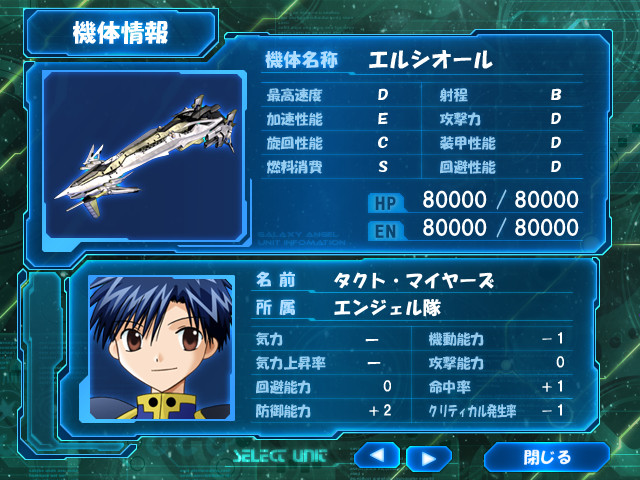Select the next unit with right arrow
Screen dimensions: 640x480
tap(428, 458)
